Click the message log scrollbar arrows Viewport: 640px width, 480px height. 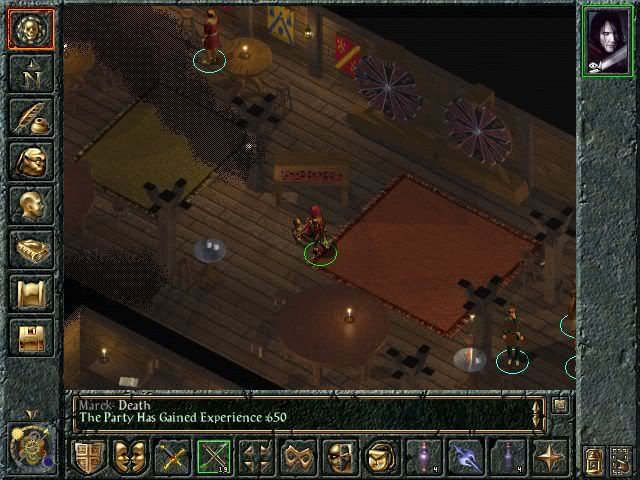pos(540,412)
